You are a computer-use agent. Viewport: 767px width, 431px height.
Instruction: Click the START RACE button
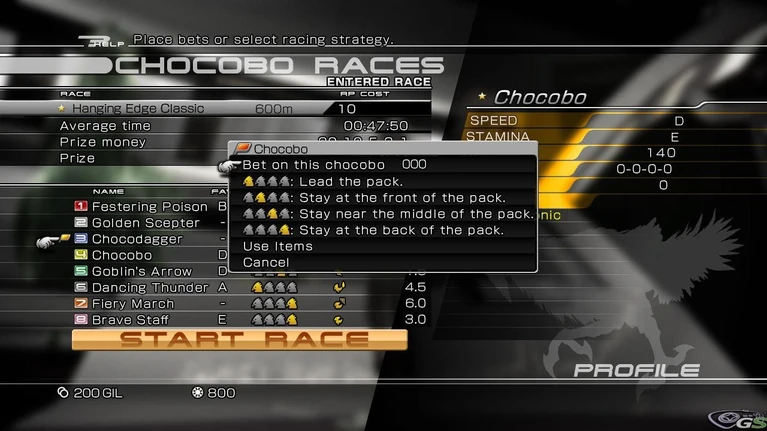(x=240, y=340)
